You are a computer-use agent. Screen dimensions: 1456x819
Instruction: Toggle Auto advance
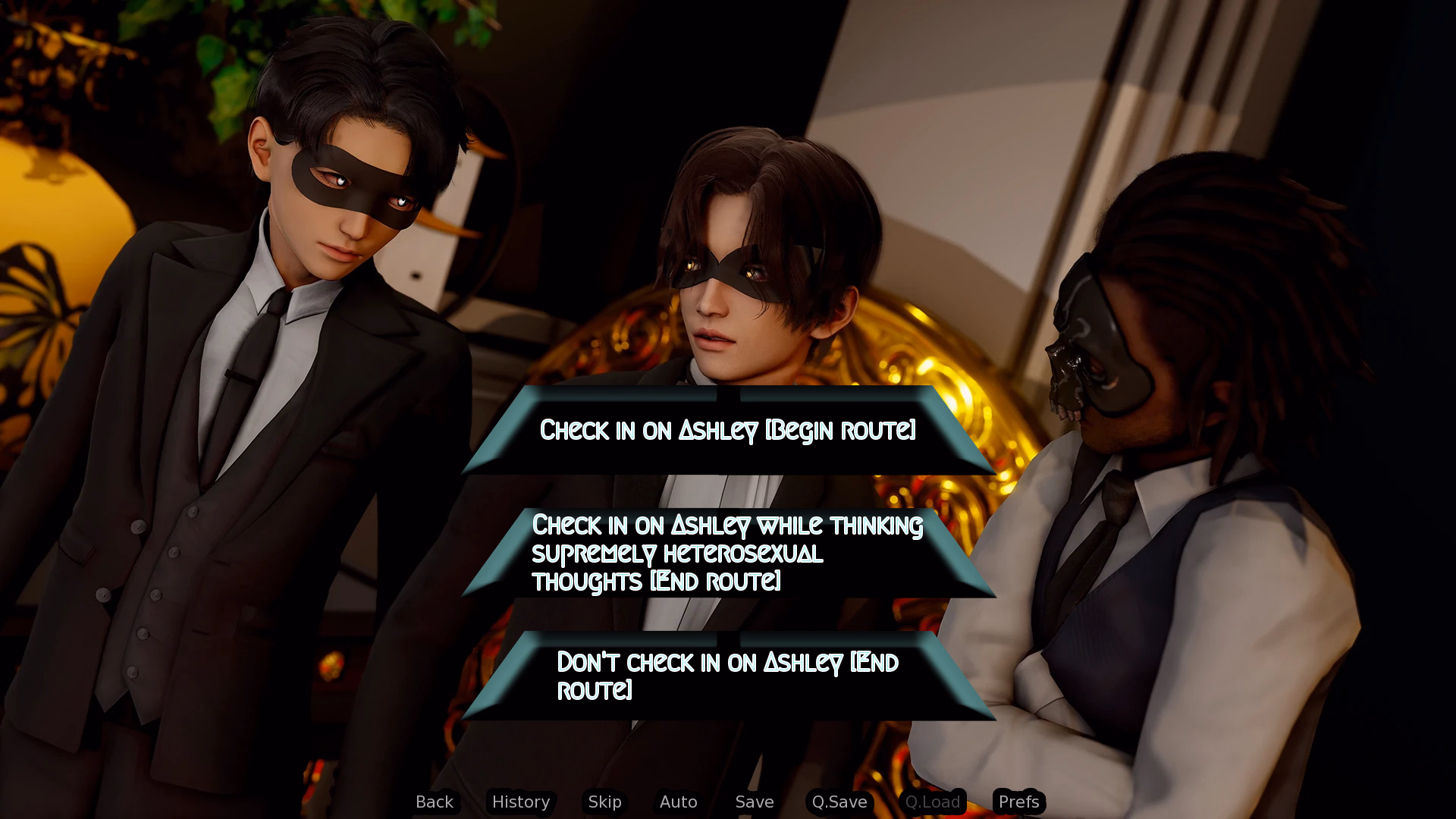point(678,802)
